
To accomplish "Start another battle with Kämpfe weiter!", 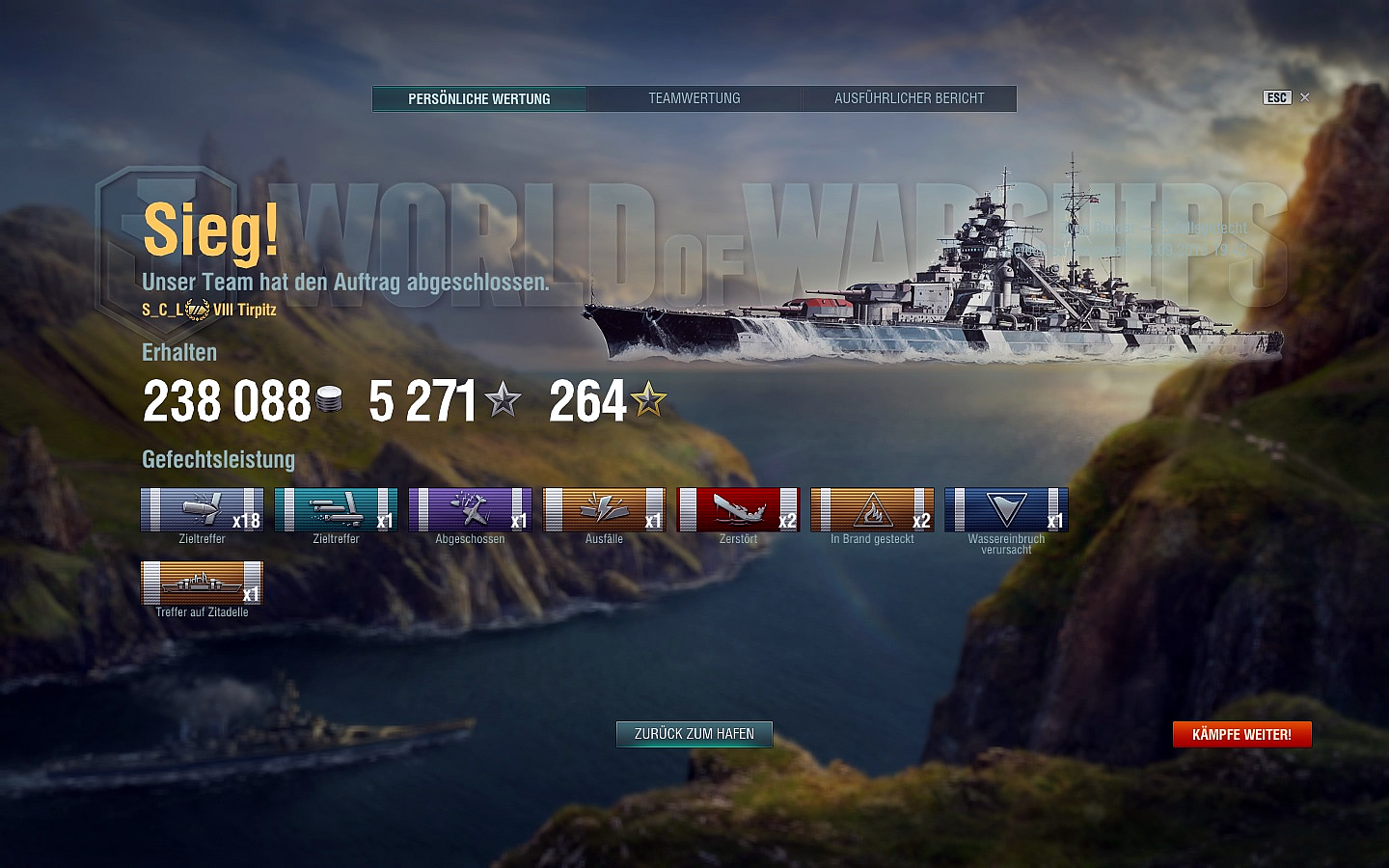I will (1241, 735).
